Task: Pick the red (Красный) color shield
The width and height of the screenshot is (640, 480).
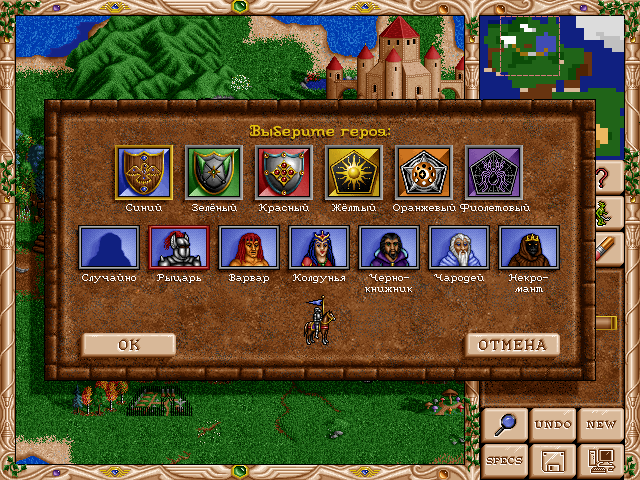Action: pyautogui.click(x=284, y=173)
